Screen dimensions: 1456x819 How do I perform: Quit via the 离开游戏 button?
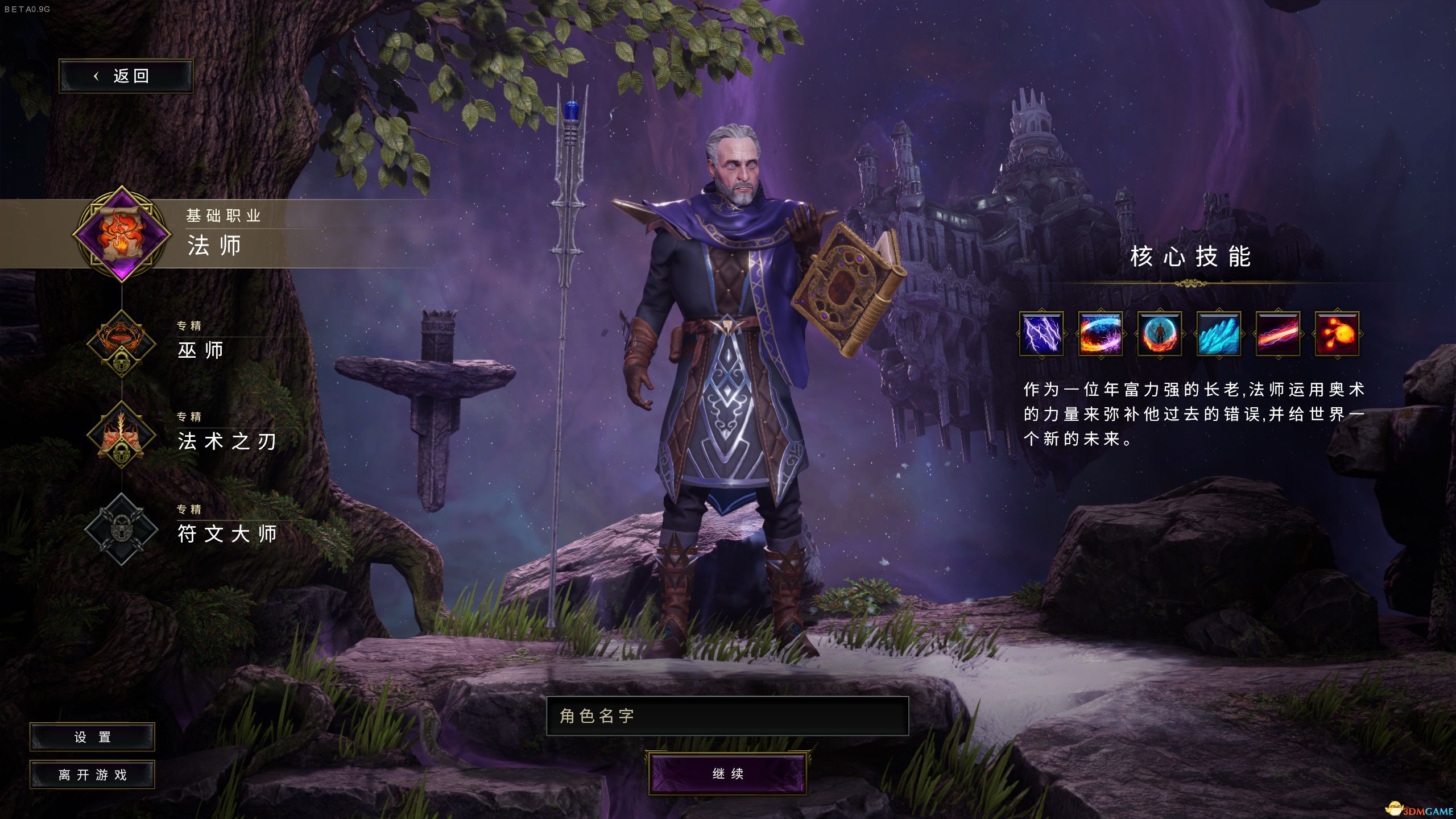pos(92,775)
